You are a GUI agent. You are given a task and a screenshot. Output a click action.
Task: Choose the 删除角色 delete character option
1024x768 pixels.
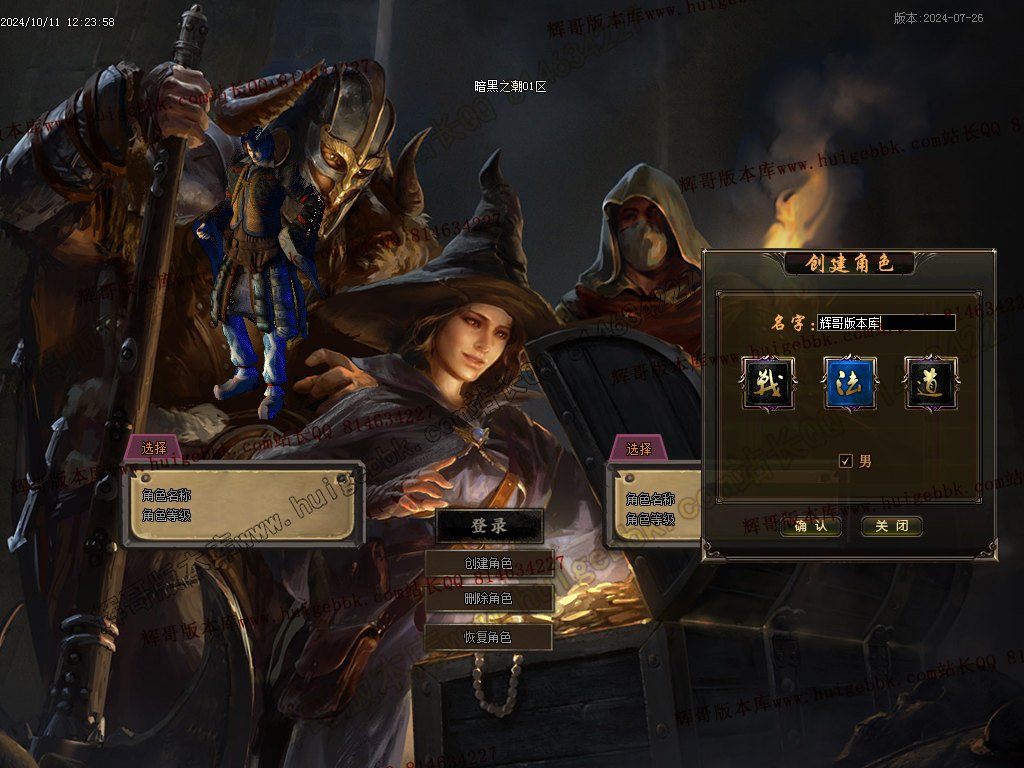[489, 599]
